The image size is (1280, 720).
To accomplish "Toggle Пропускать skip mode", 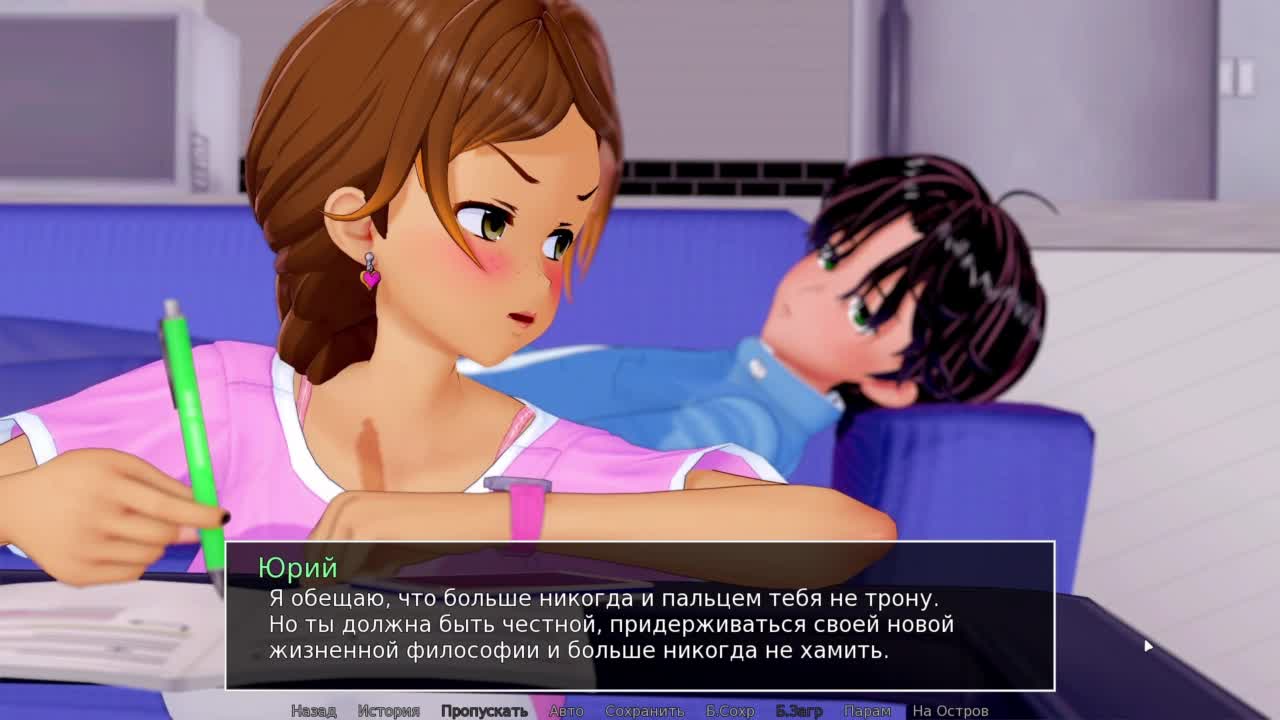I will coord(484,711).
